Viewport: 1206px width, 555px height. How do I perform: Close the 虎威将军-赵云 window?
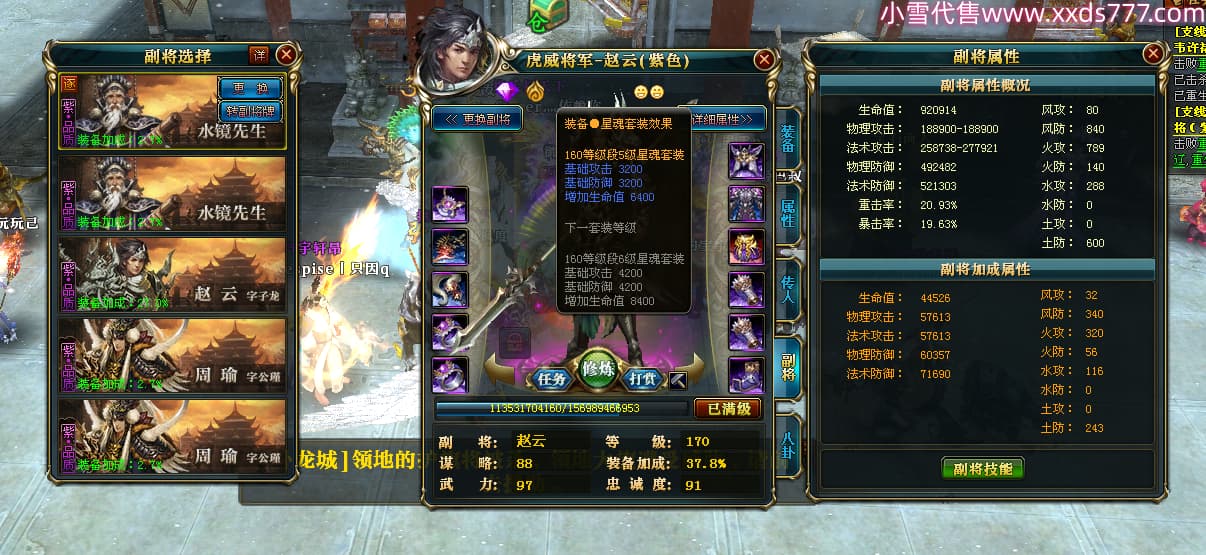764,60
